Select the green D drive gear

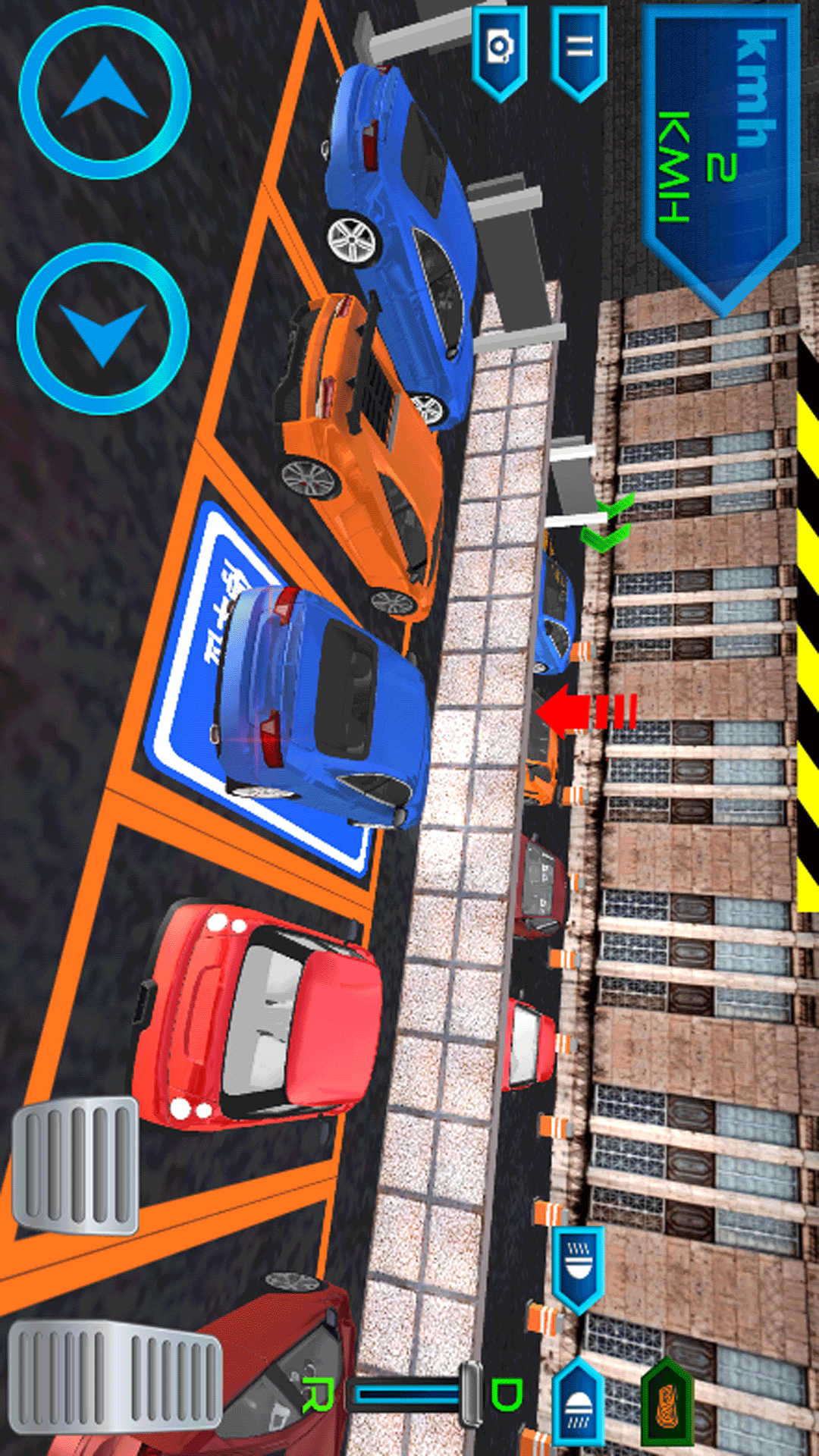(506, 1394)
